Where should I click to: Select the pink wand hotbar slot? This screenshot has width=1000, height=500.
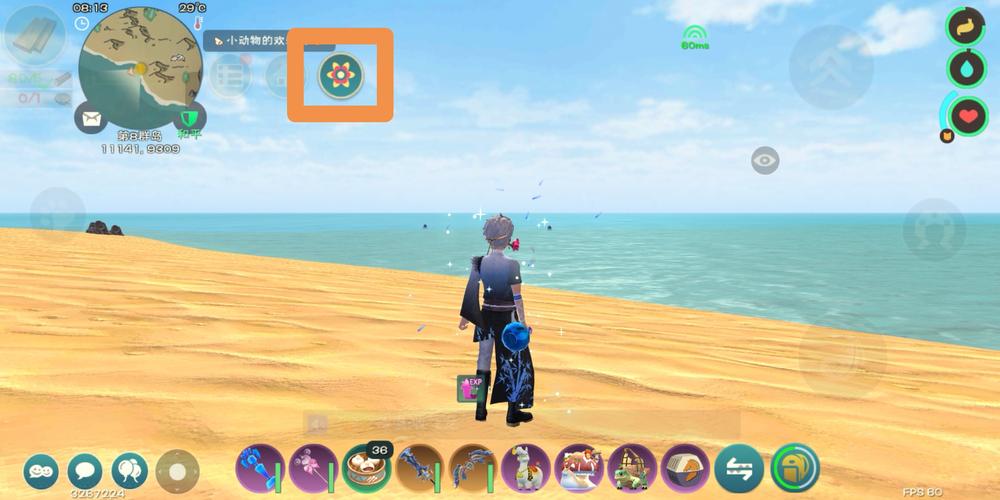(313, 467)
